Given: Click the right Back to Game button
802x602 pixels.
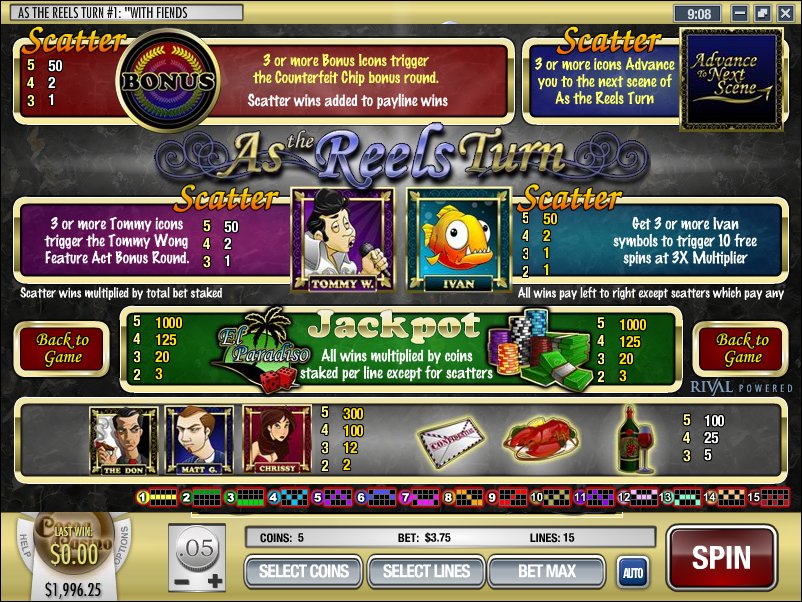Looking at the screenshot, I should [x=742, y=349].
